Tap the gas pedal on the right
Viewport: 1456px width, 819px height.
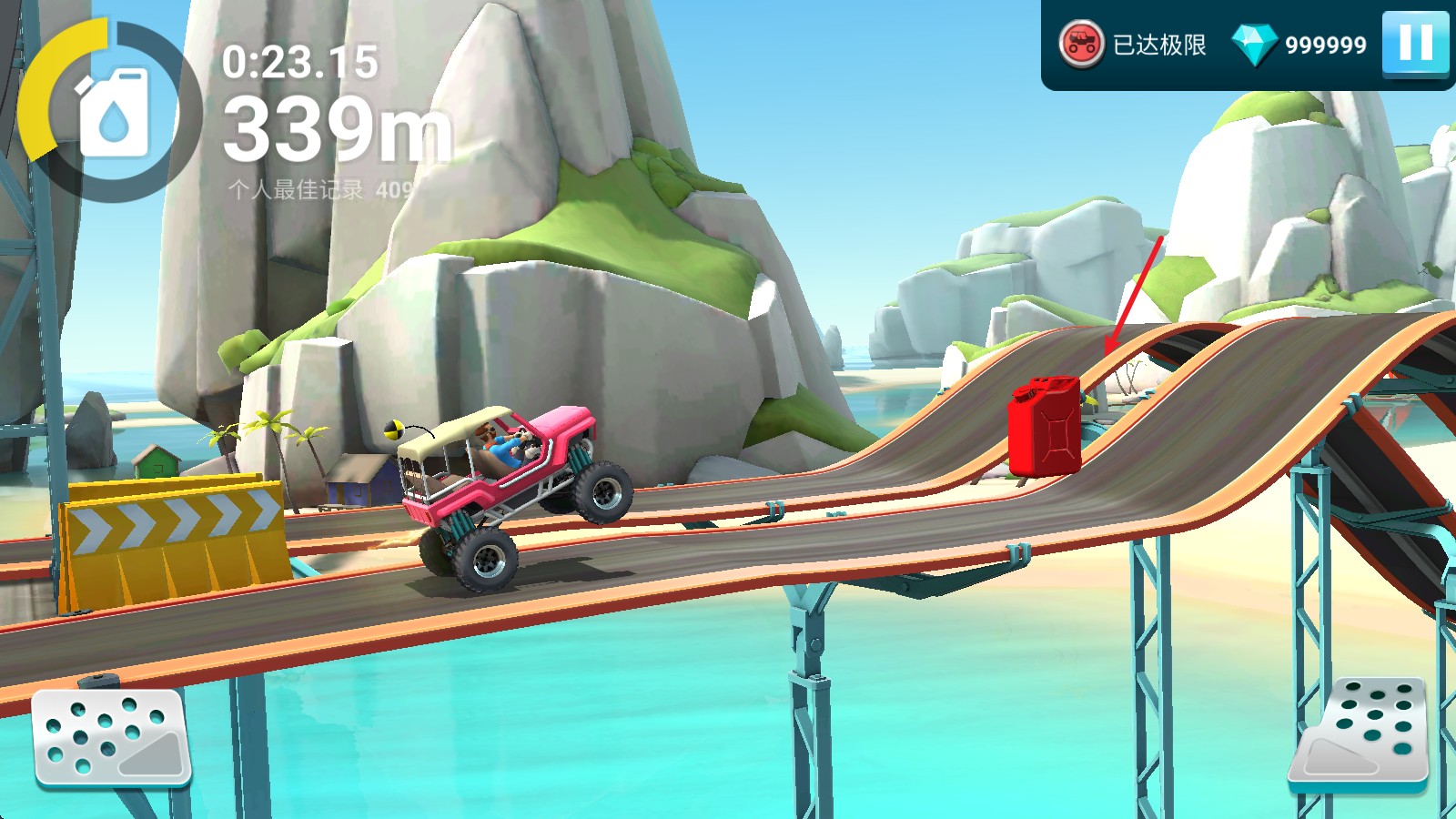point(1360,733)
